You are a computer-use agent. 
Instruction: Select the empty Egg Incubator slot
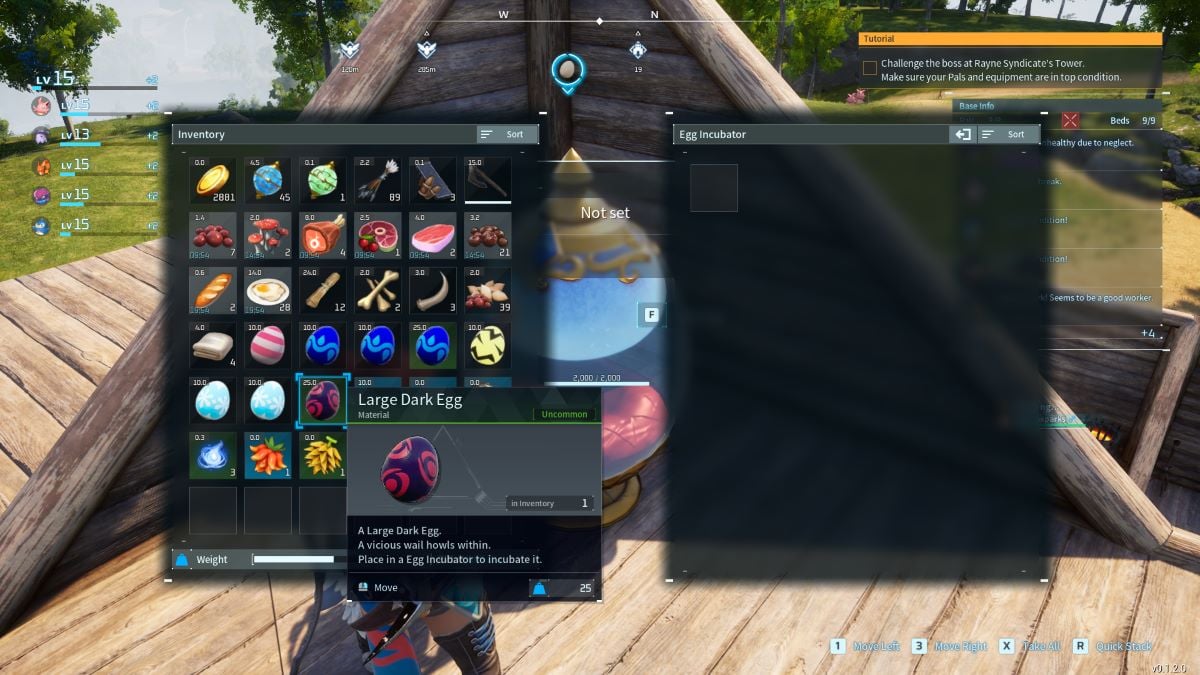714,188
